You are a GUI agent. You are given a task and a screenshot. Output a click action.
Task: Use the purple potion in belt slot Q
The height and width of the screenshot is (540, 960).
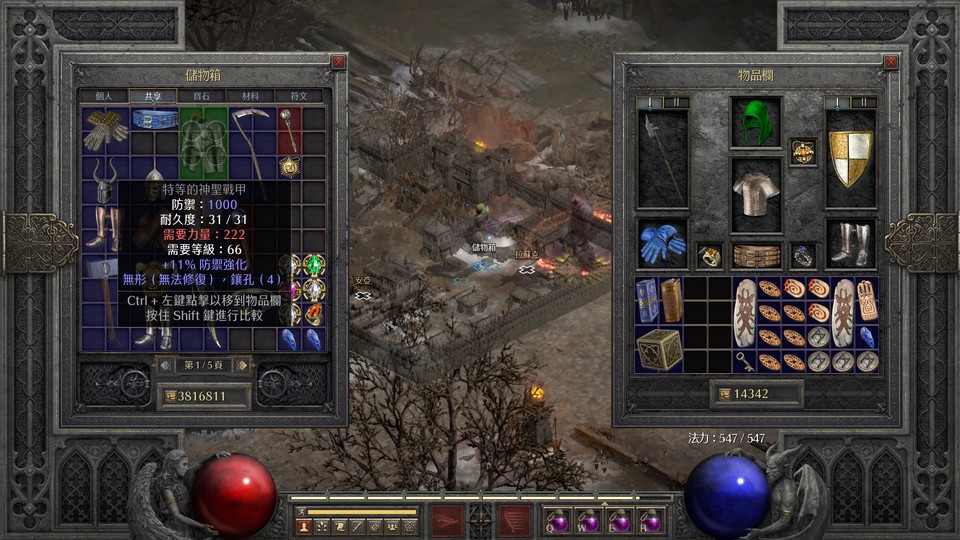[x=558, y=521]
